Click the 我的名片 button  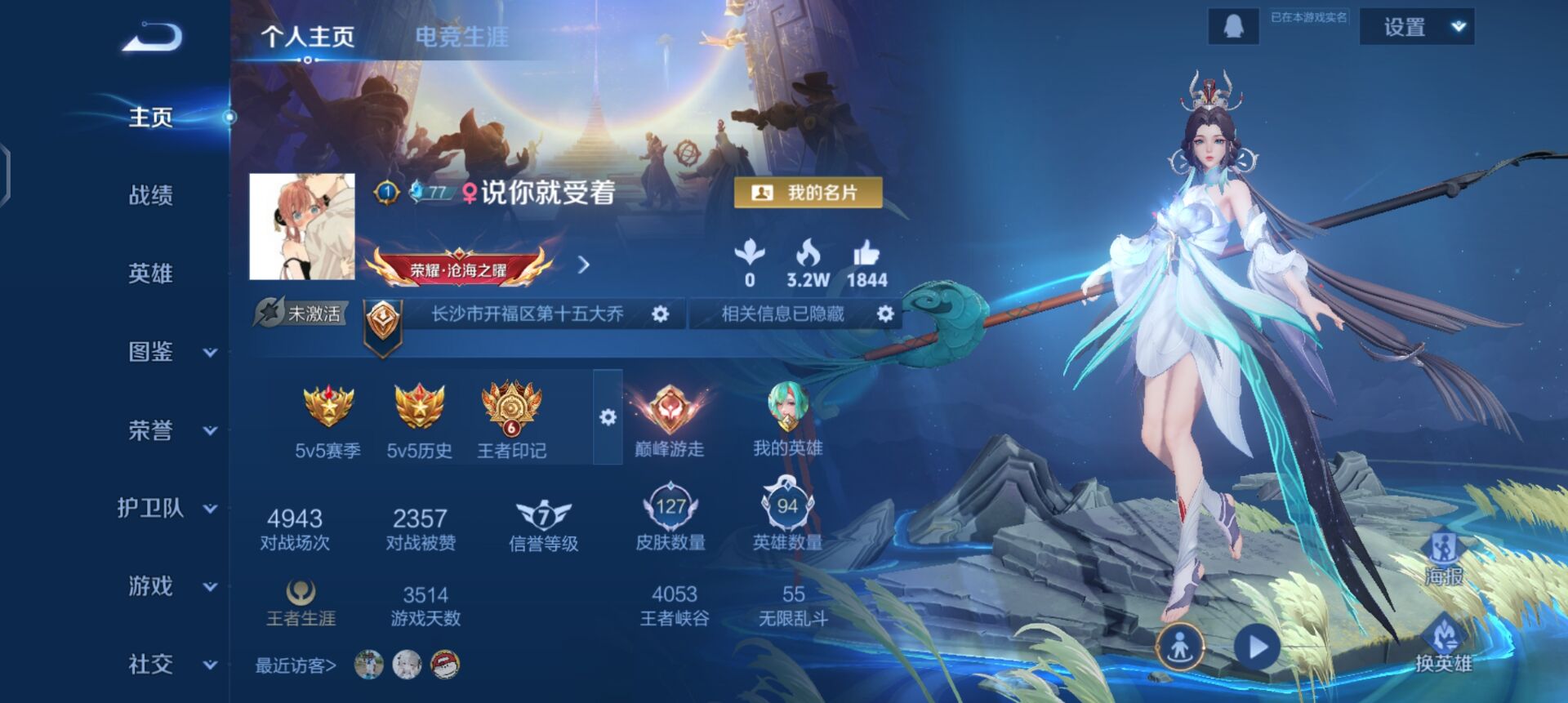click(x=807, y=194)
